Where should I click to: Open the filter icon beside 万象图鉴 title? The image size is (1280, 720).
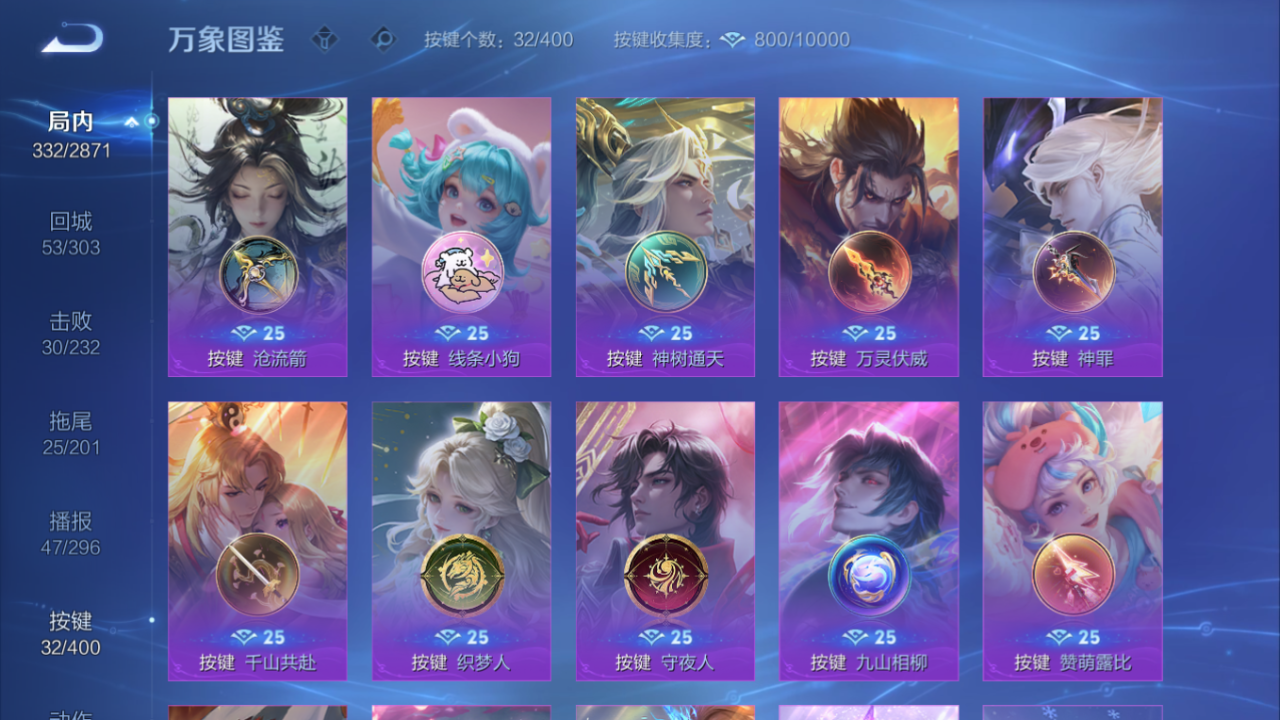(x=325, y=40)
